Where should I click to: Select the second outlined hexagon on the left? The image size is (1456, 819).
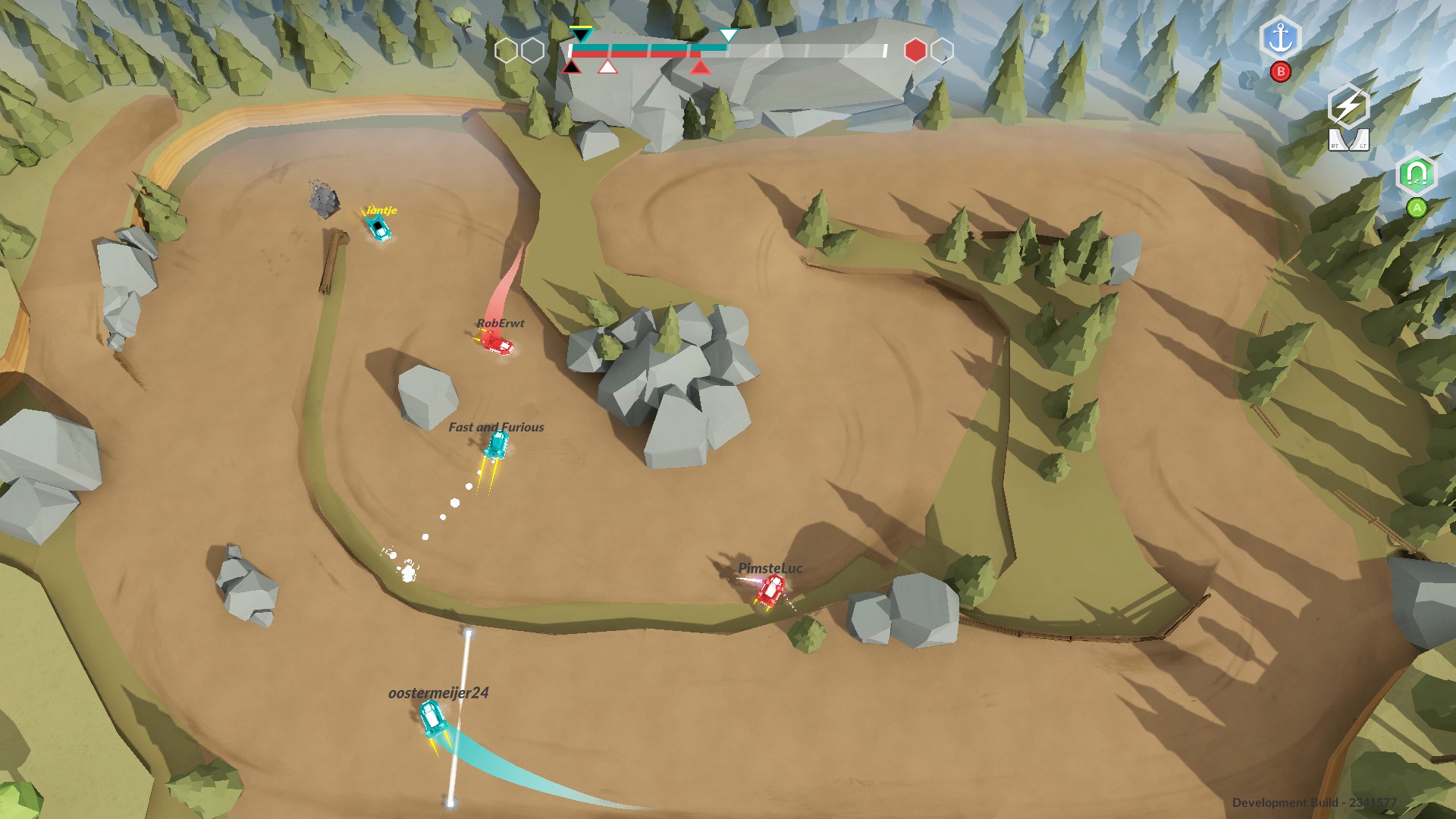coord(532,49)
